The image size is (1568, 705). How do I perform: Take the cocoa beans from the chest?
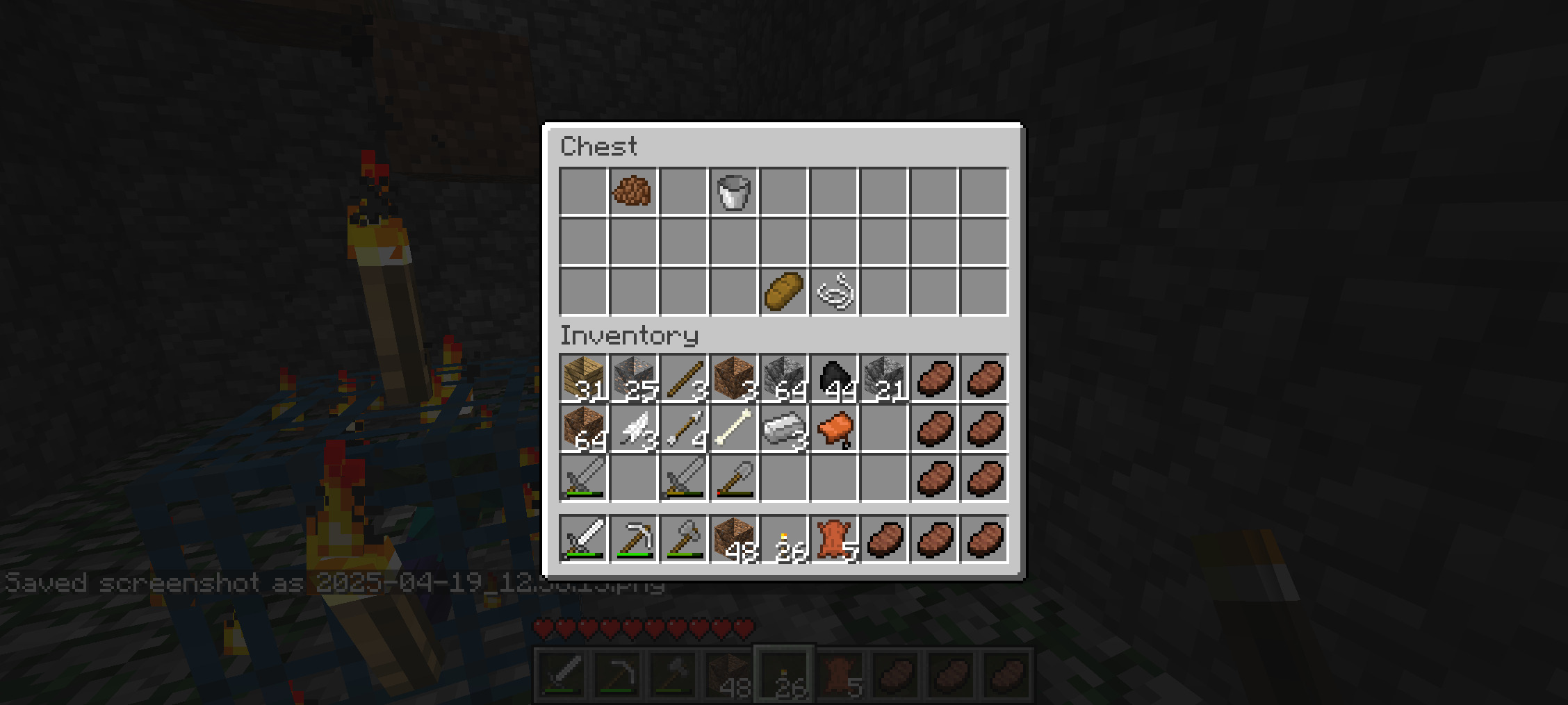tap(632, 191)
